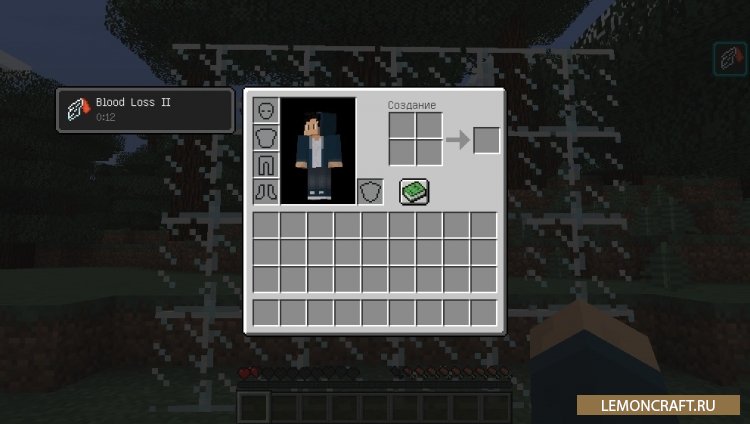Choose the leggings armor slot

point(266,164)
